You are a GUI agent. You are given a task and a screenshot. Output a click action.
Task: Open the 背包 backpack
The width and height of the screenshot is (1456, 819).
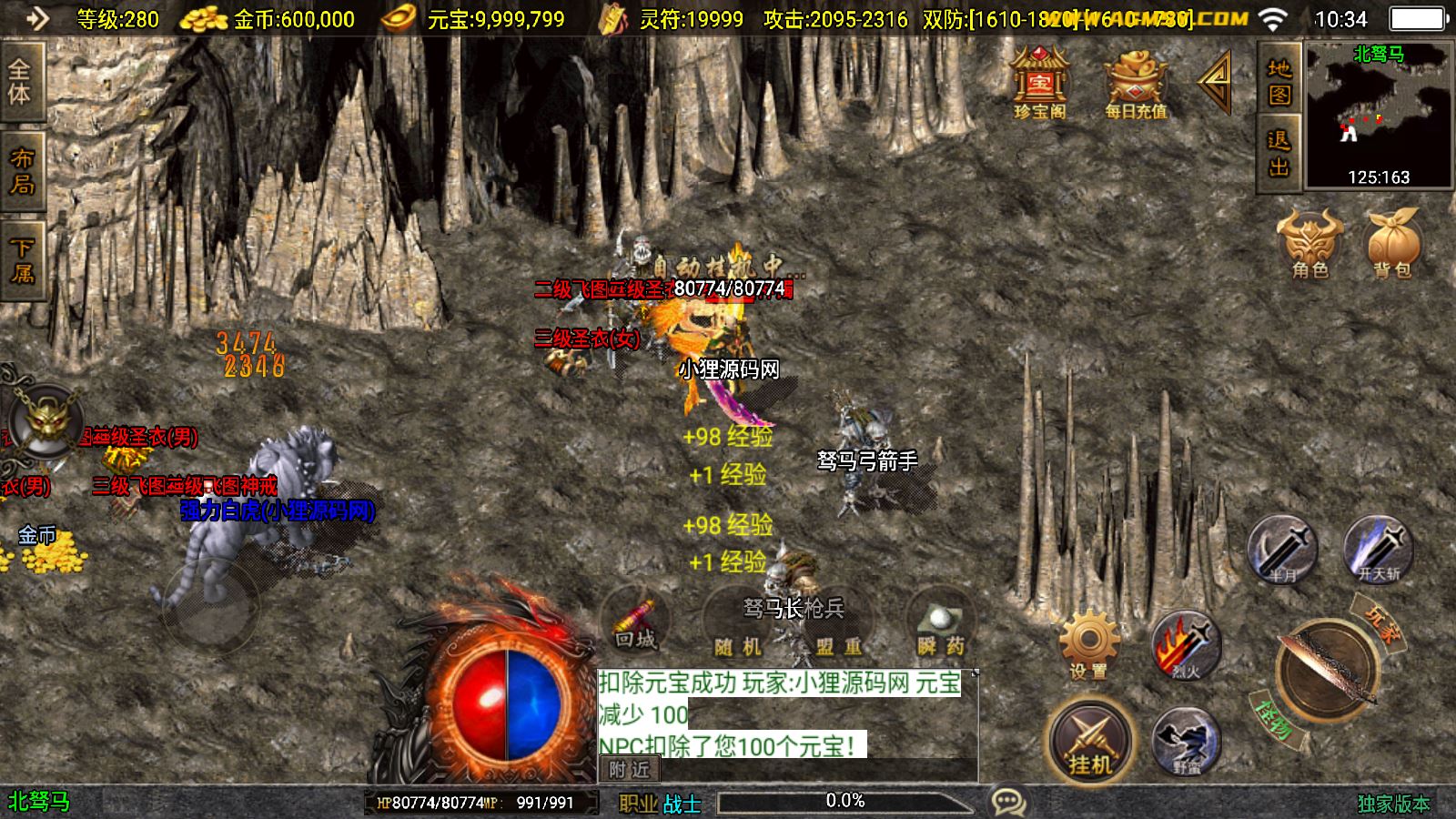pos(1392,242)
